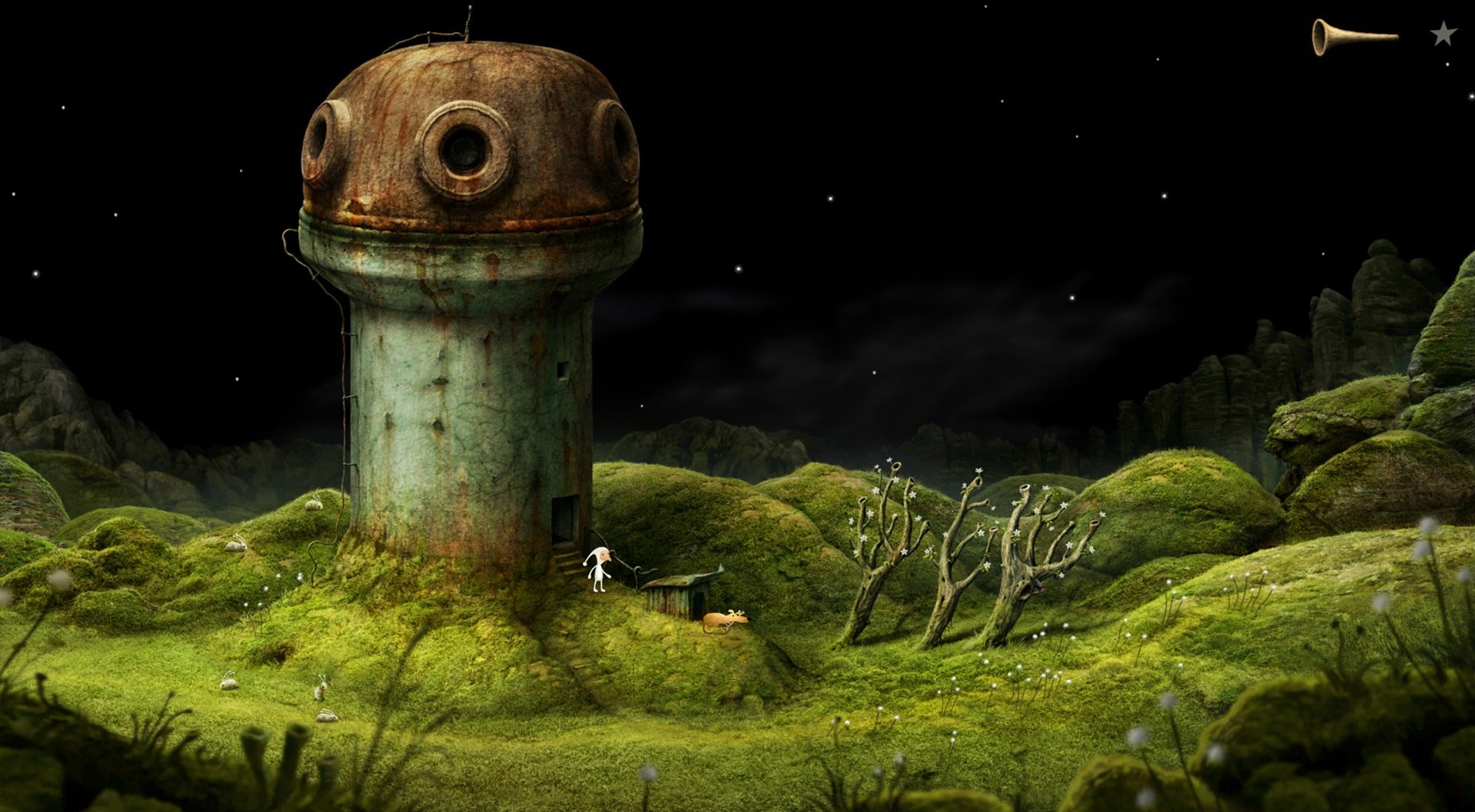
Task: Click the brass horn icon
Action: point(1351,36)
